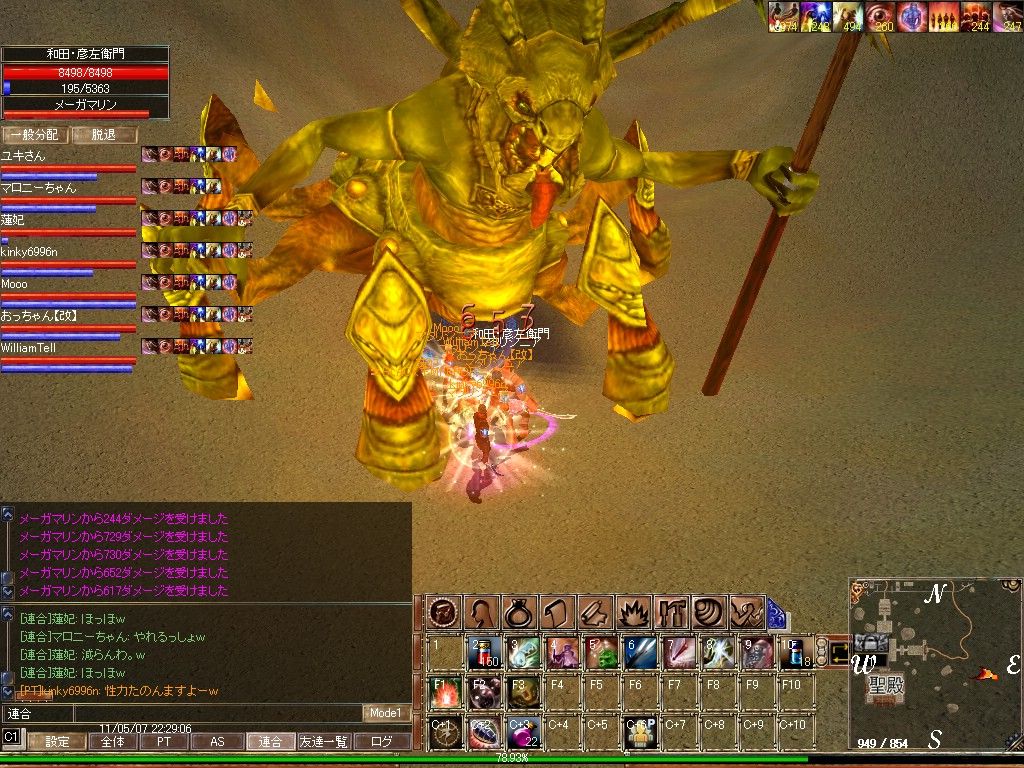Image resolution: width=1024 pixels, height=768 pixels.
Task: Switch chat to the PT tab
Action: point(162,742)
